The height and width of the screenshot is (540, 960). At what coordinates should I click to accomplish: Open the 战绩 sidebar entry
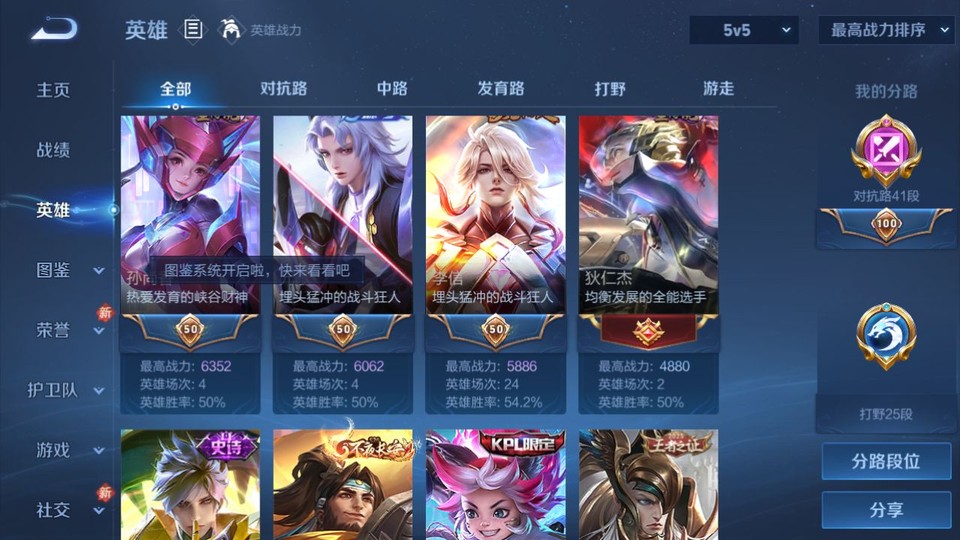pos(54,150)
